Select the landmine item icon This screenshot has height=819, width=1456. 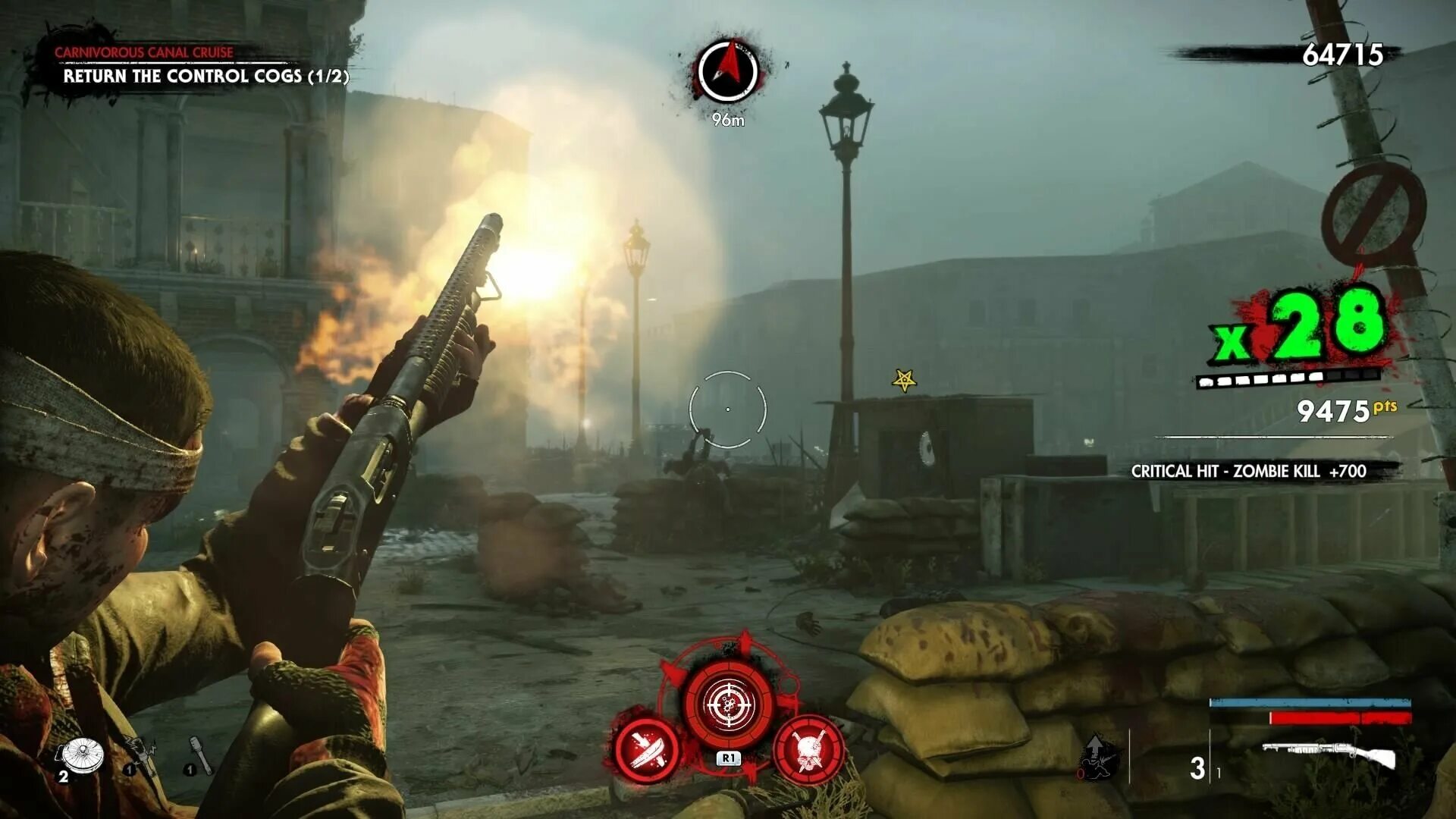[x=82, y=755]
